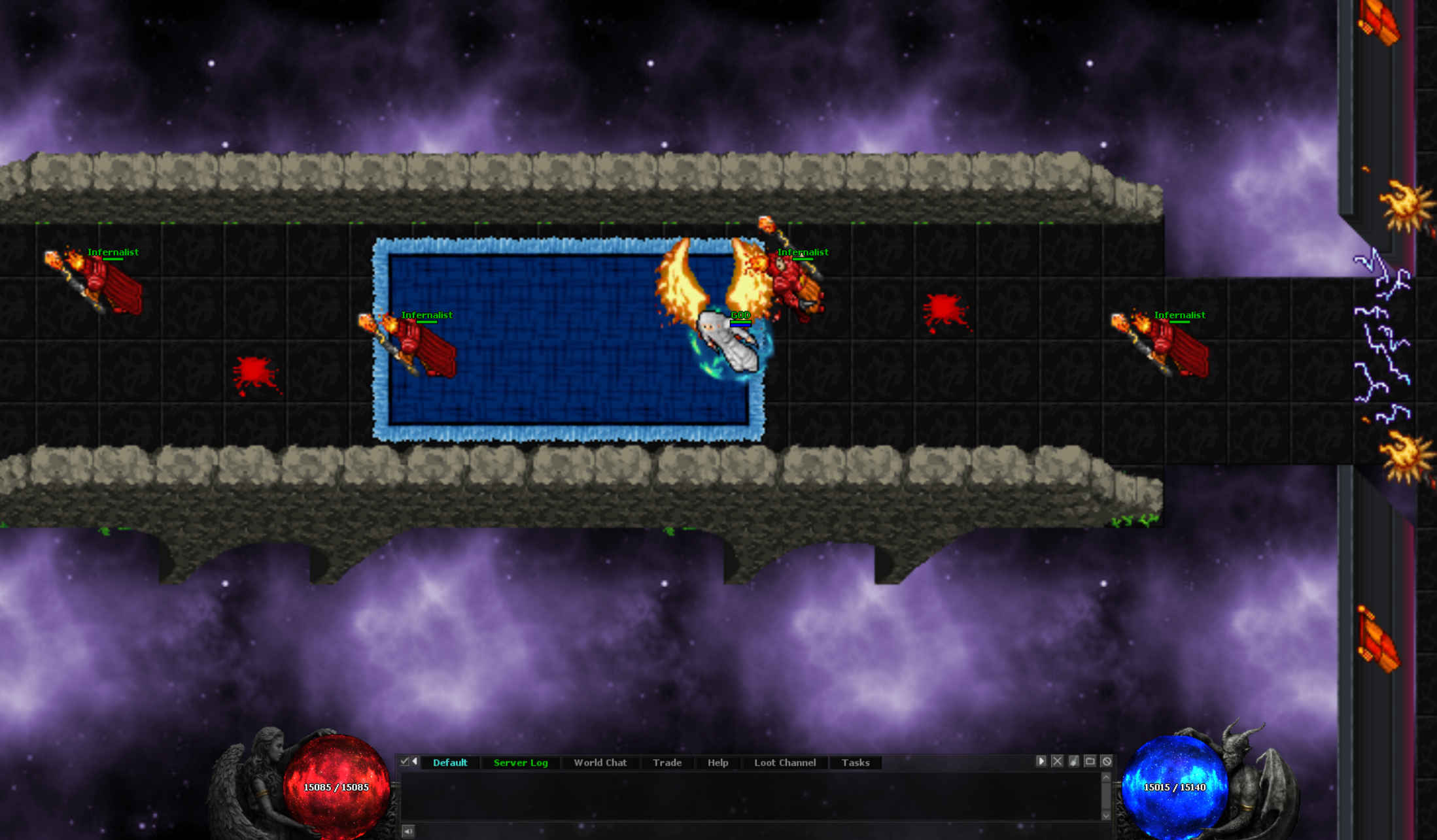Screen dimensions: 1437x840
Task: Click the chat scrollbar up arrow
Action: (x=1106, y=777)
